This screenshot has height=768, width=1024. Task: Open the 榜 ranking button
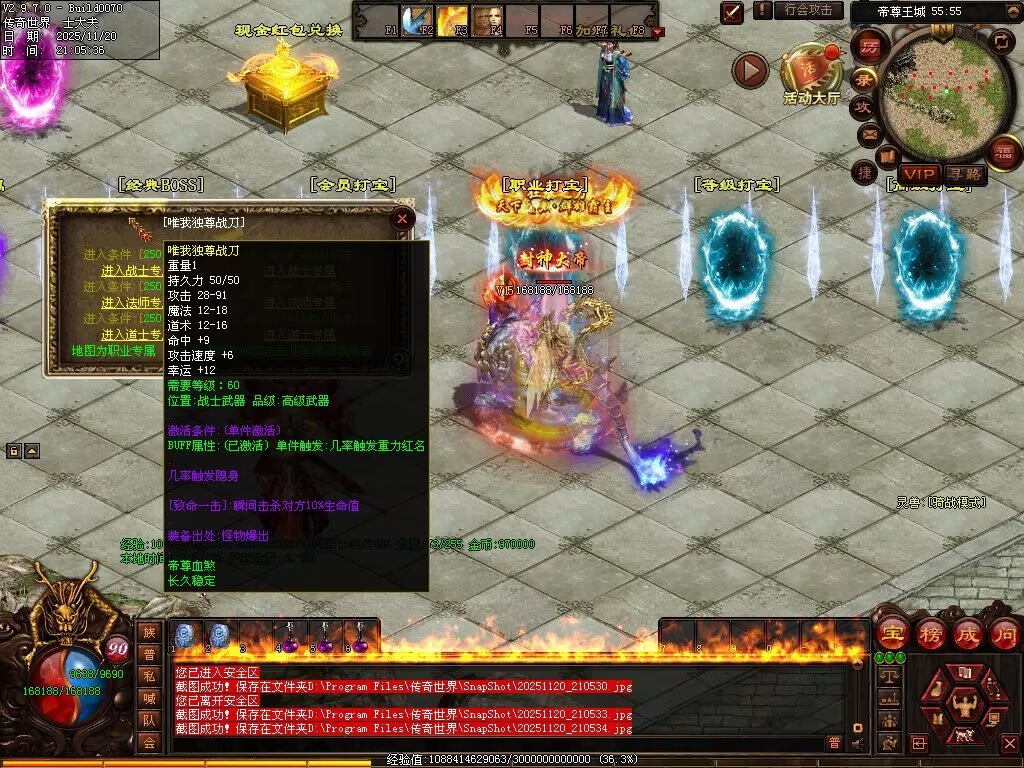pyautogui.click(x=930, y=634)
